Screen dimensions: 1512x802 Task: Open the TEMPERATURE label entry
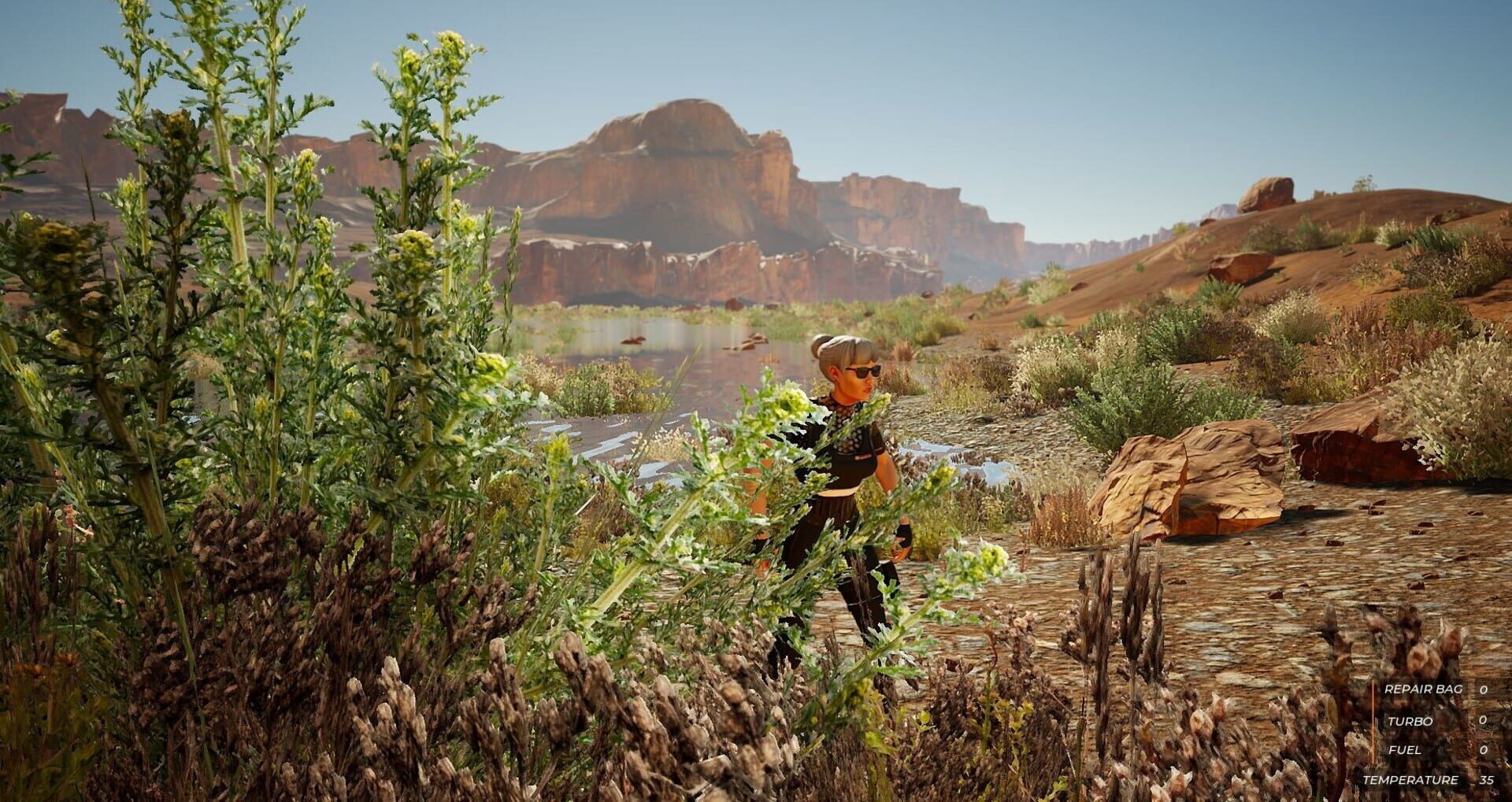[x=1411, y=779]
